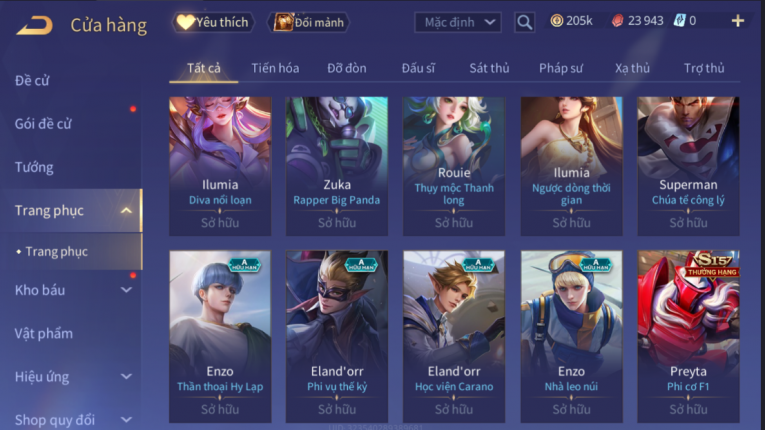Switch to the Tiến hóa tab
This screenshot has width=765, height=430.
(x=275, y=68)
